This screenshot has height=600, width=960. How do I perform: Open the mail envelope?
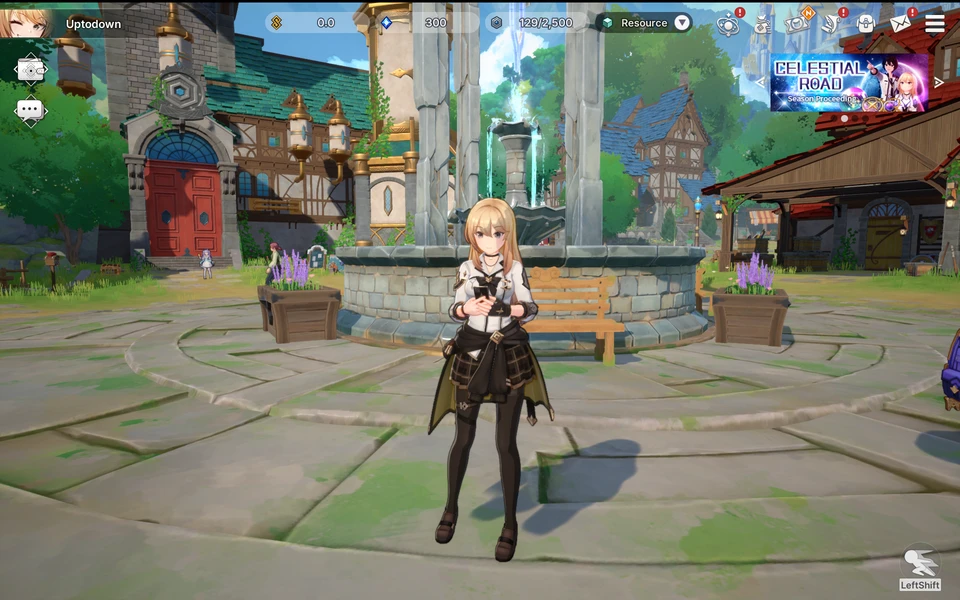click(x=900, y=24)
